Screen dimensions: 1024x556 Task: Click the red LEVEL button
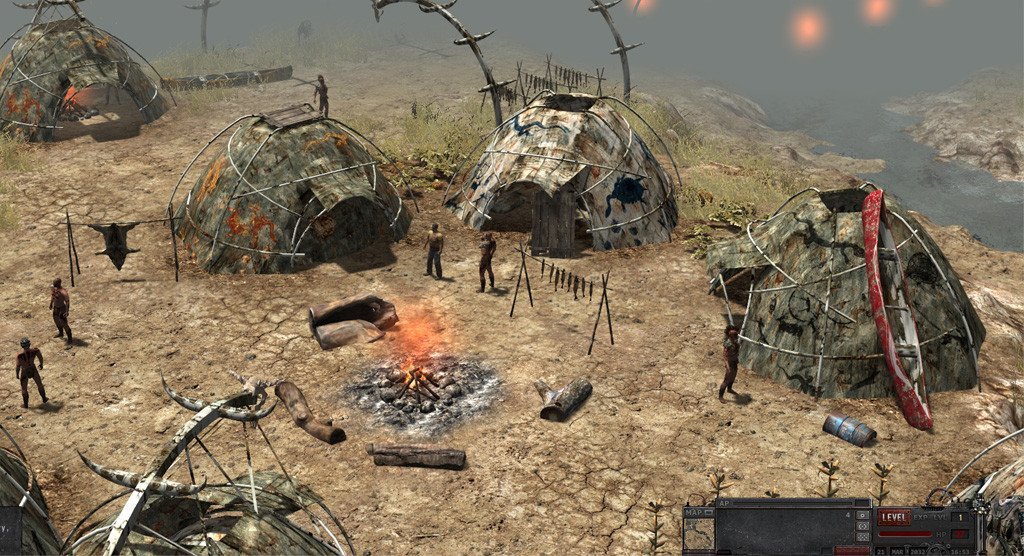pyautogui.click(x=894, y=517)
